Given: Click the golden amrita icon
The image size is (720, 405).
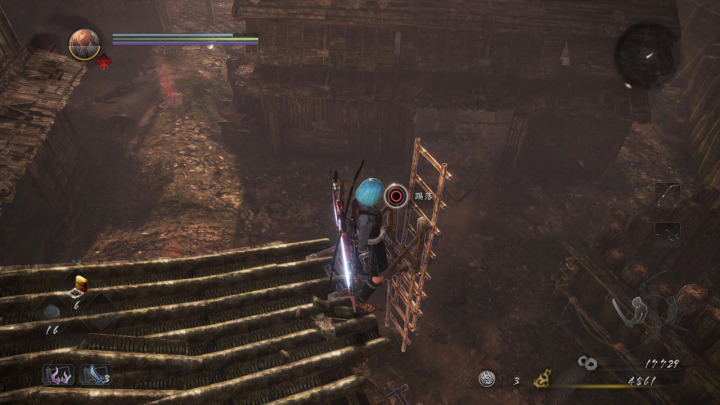Looking at the screenshot, I should click(x=544, y=379).
